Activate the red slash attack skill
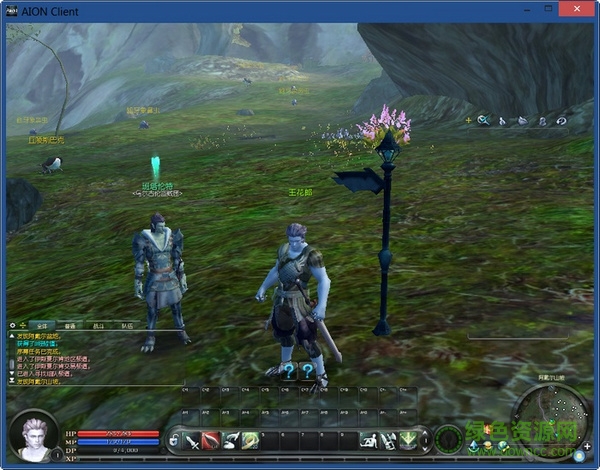 (x=211, y=440)
